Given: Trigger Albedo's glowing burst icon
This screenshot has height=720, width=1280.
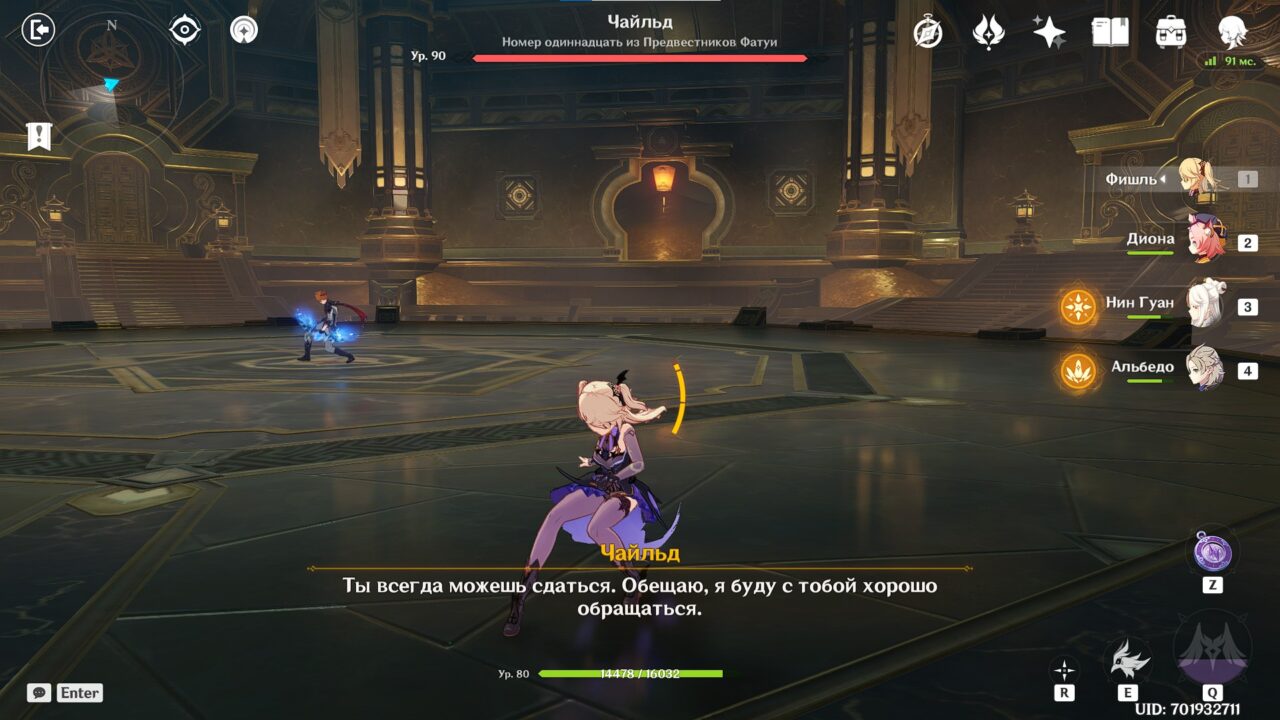Looking at the screenshot, I should pos(1078,371).
